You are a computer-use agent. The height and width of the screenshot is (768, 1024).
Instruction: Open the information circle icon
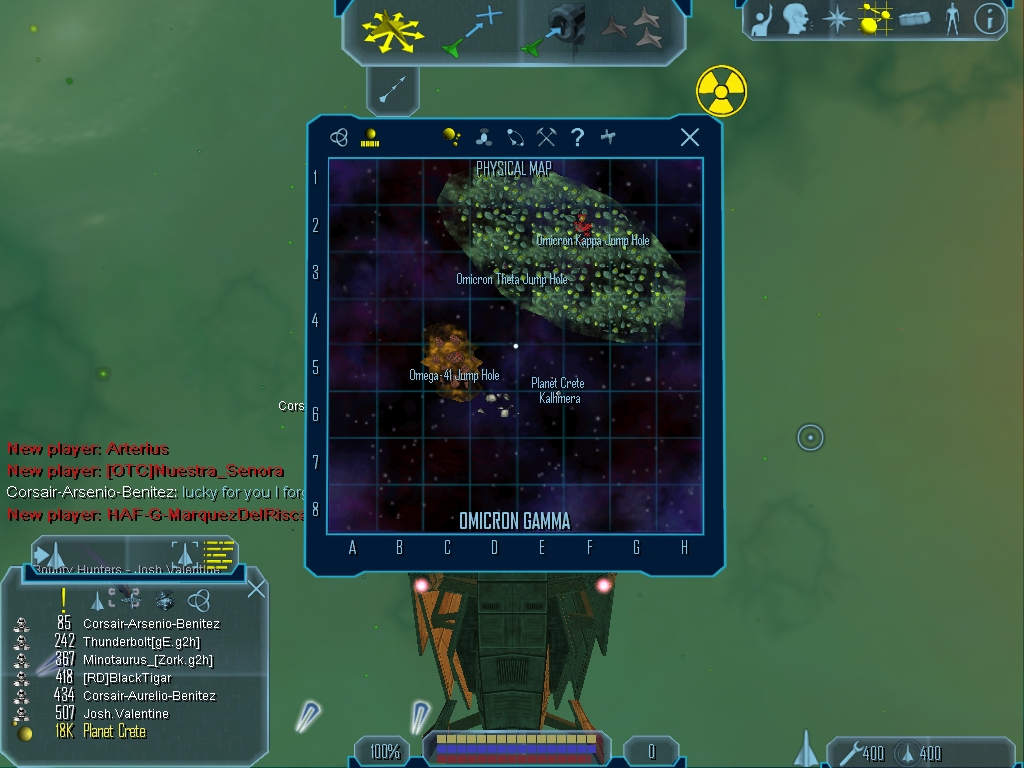point(989,19)
